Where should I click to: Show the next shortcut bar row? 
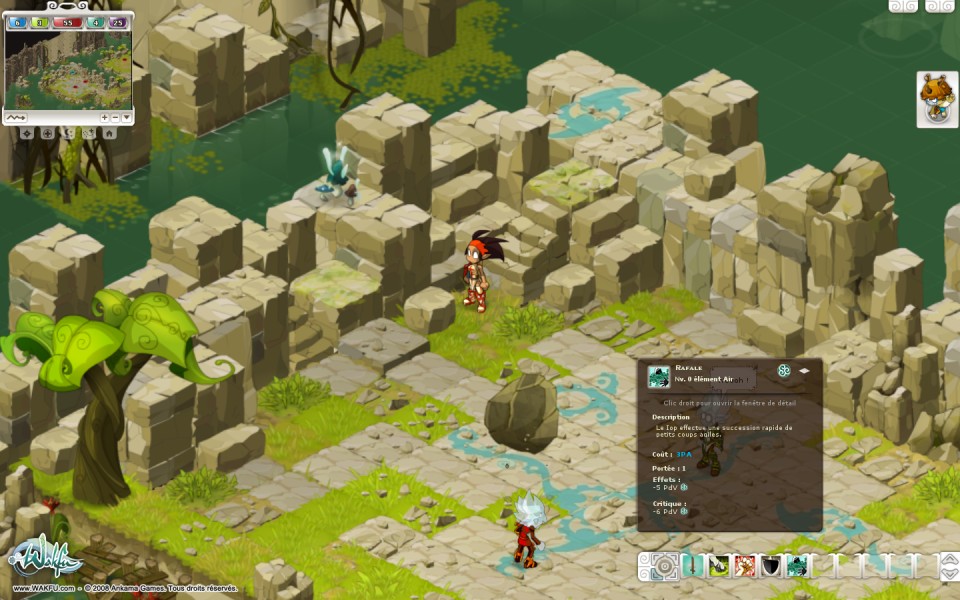coord(947,574)
